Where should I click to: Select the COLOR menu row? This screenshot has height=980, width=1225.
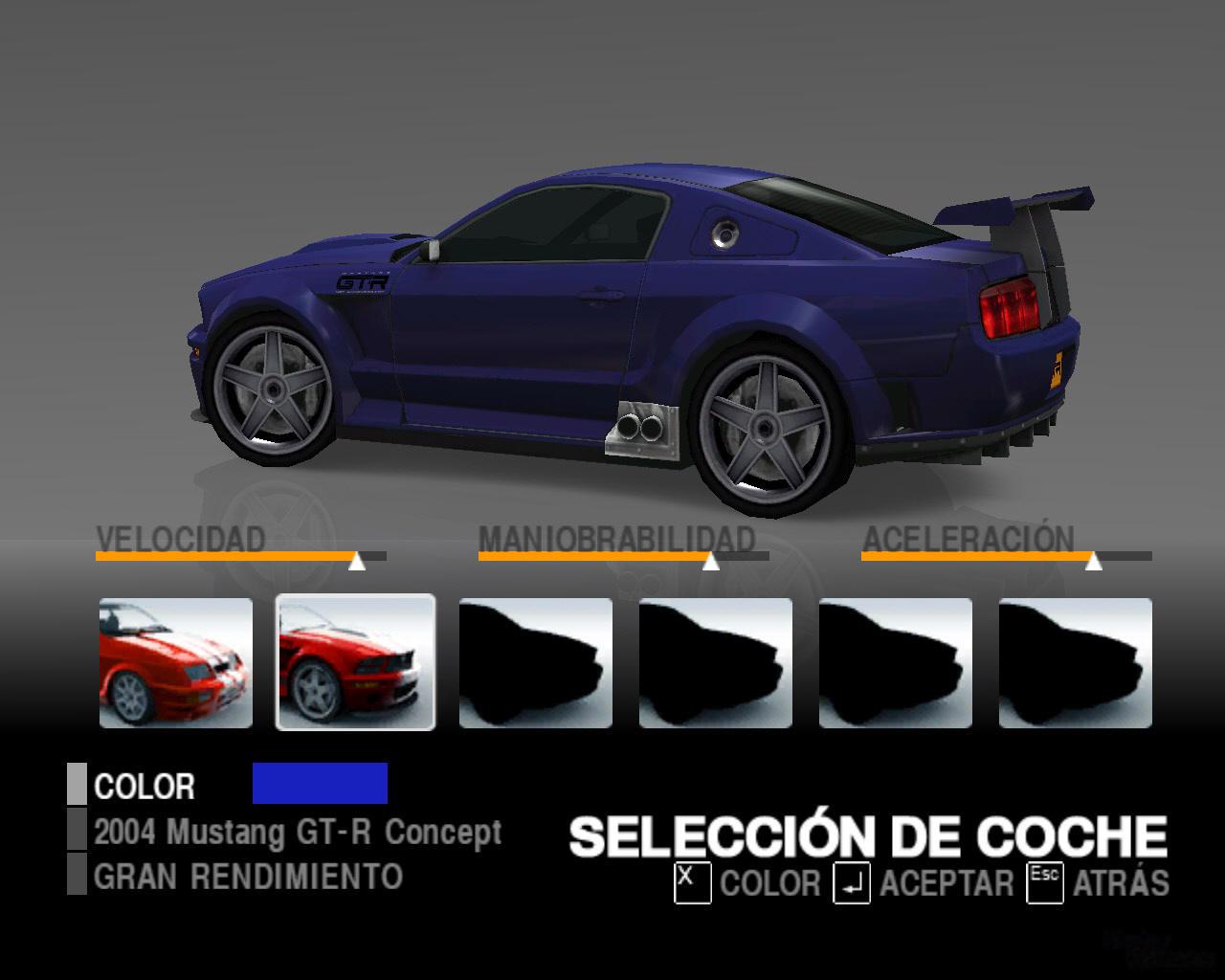(x=145, y=786)
